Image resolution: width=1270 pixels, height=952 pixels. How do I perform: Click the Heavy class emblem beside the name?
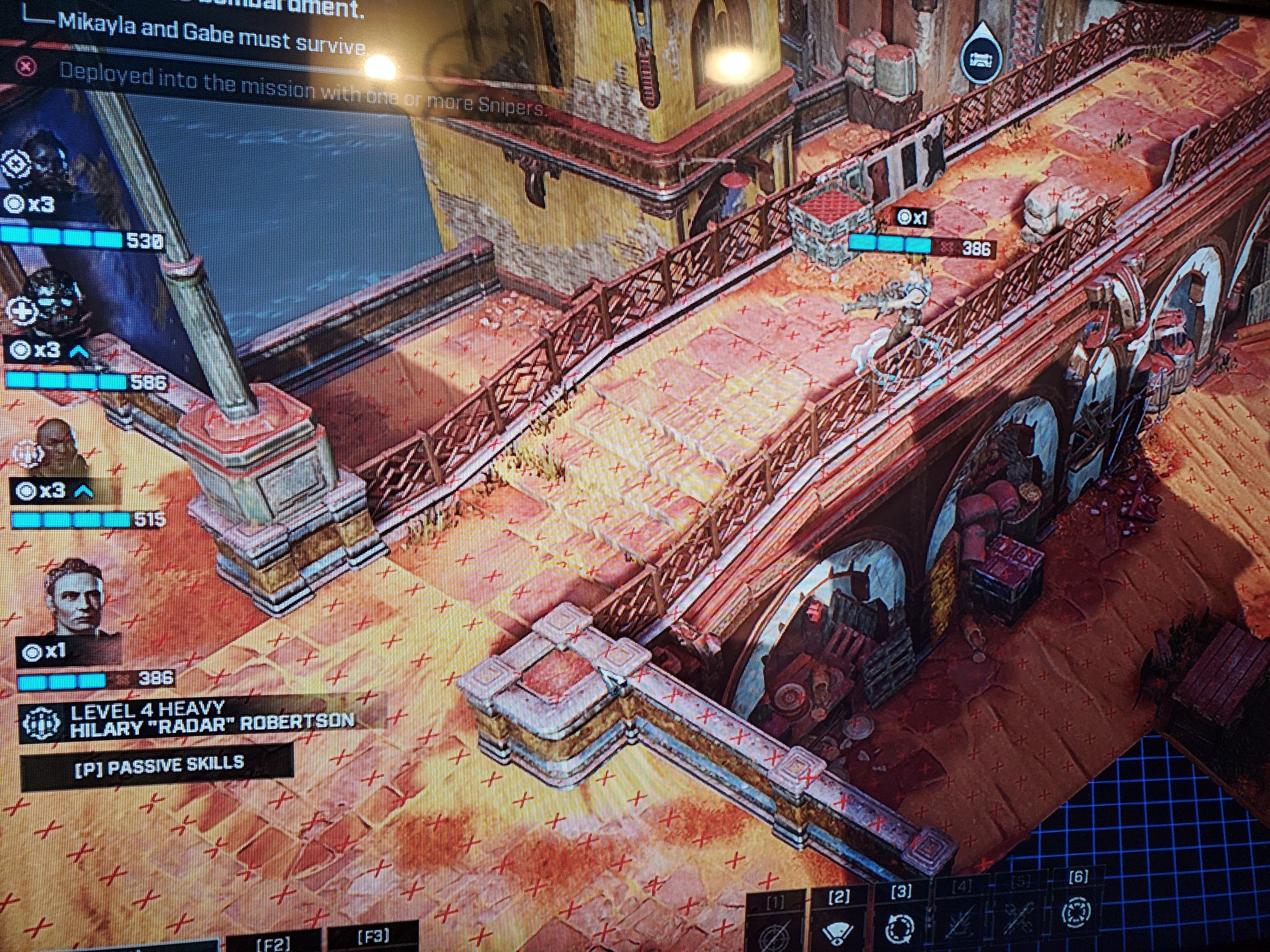(x=42, y=722)
